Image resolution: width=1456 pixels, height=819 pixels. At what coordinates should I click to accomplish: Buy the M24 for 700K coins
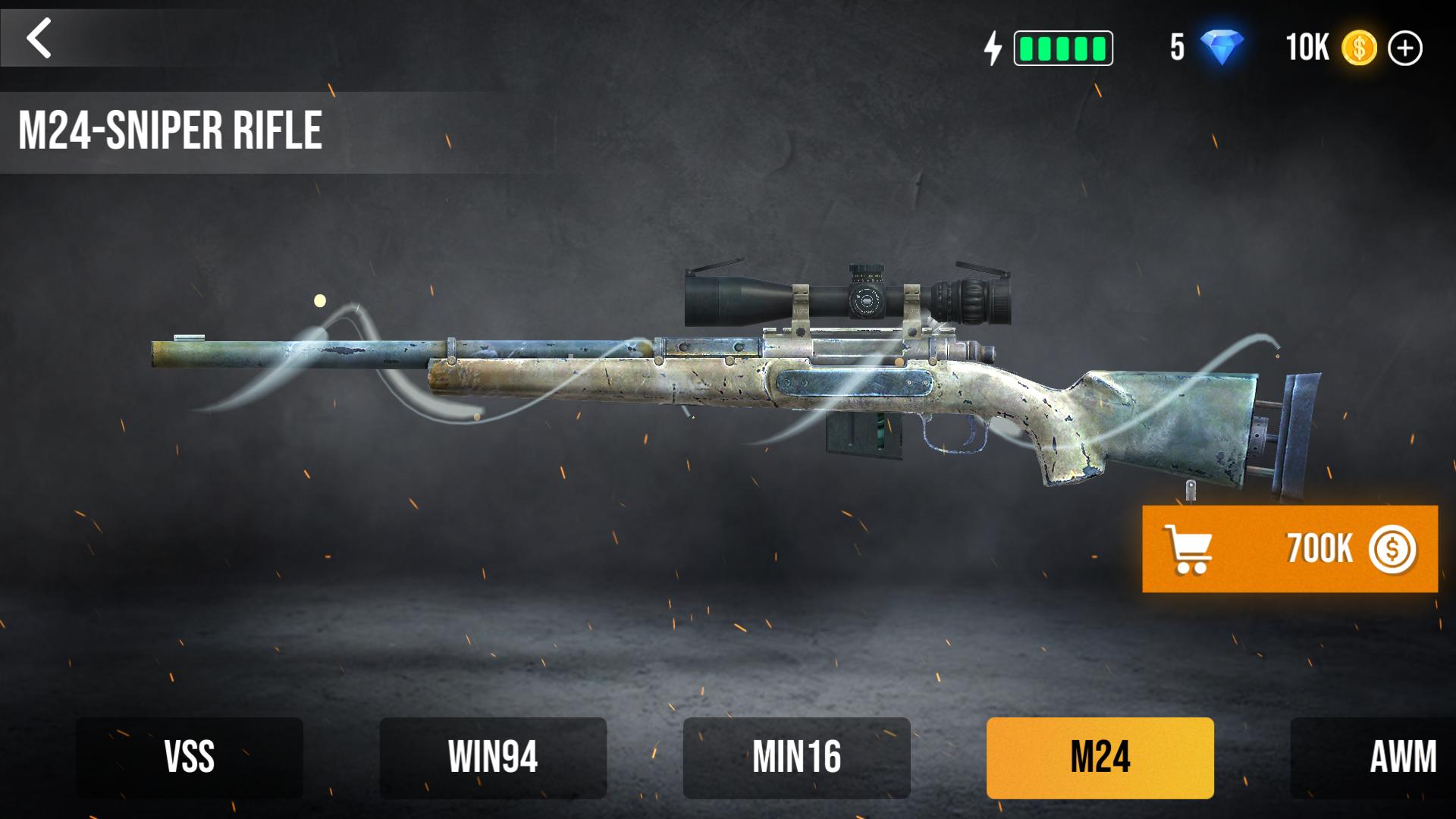pos(1289,549)
